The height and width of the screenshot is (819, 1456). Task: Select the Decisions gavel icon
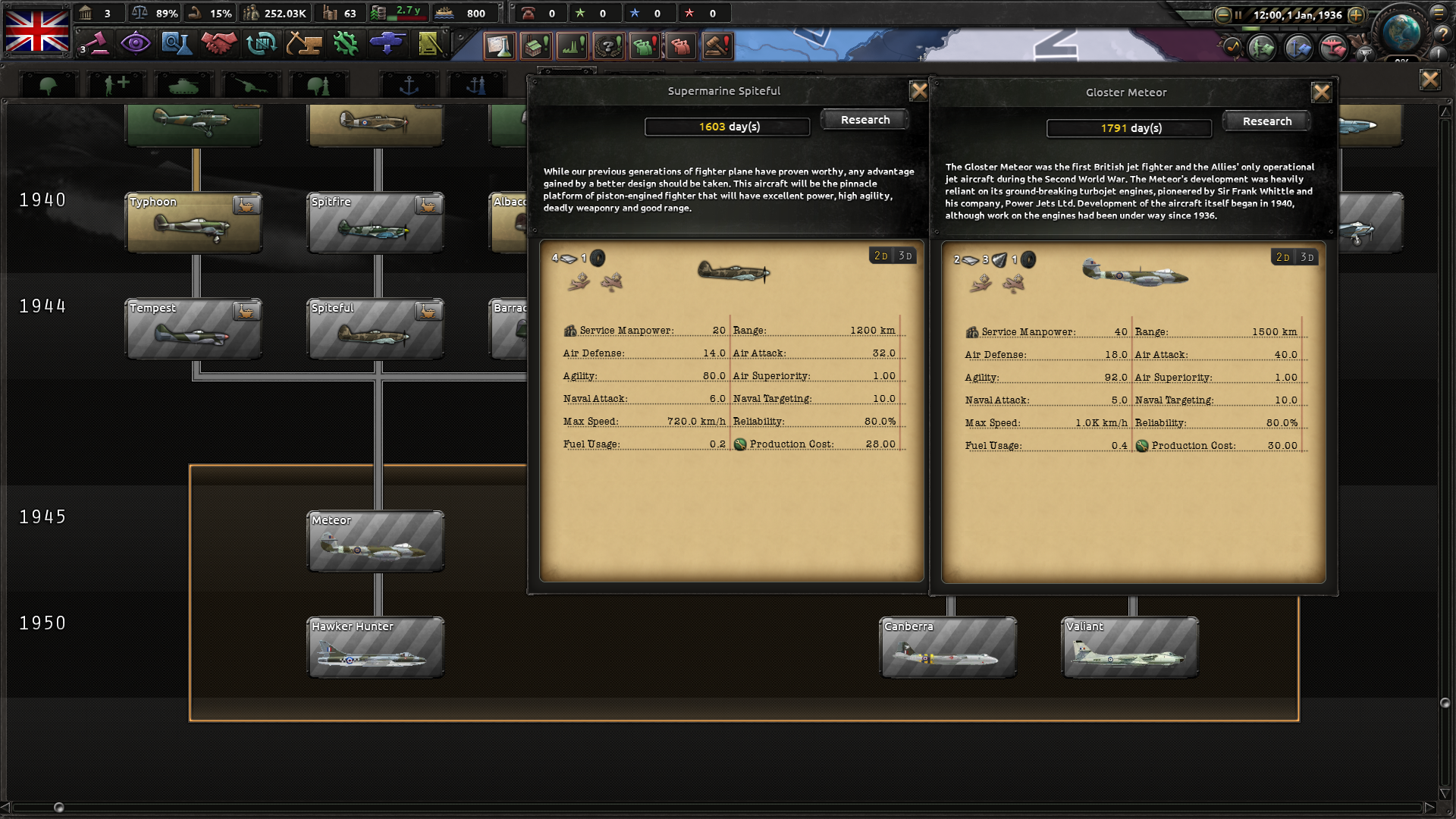coord(717,45)
